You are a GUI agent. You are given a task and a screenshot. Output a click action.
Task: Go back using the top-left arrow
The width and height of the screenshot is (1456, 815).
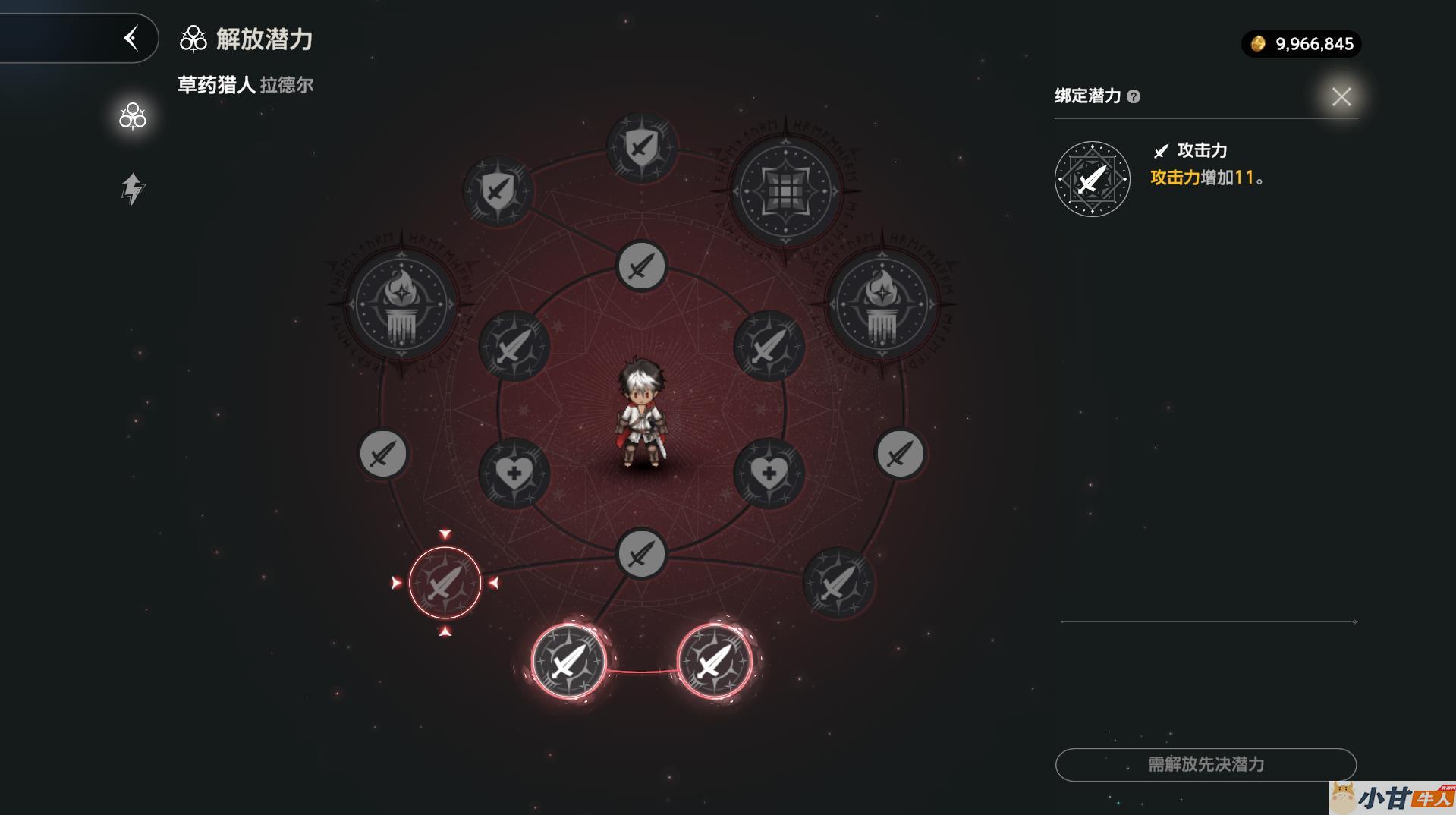point(131,38)
